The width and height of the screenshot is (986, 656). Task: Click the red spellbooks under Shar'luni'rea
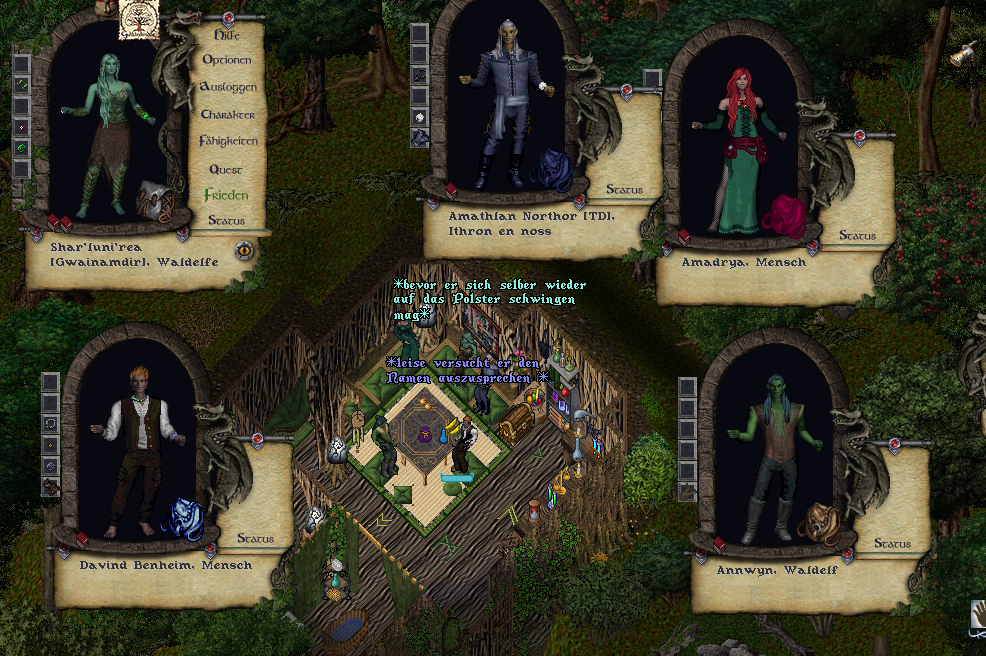(60, 222)
